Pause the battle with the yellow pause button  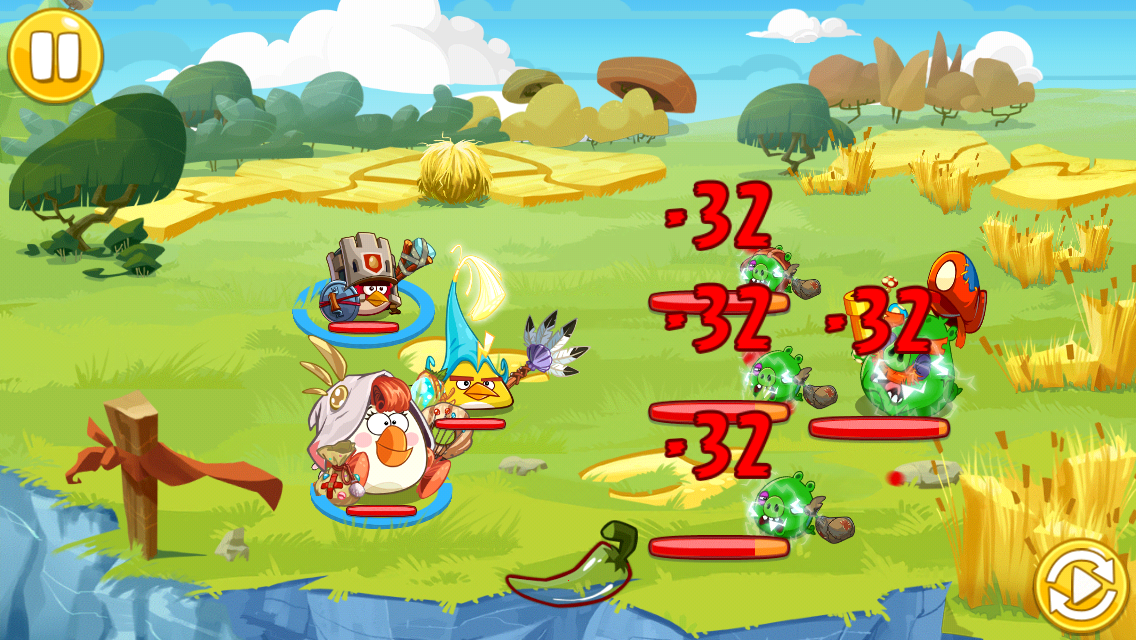point(54,55)
